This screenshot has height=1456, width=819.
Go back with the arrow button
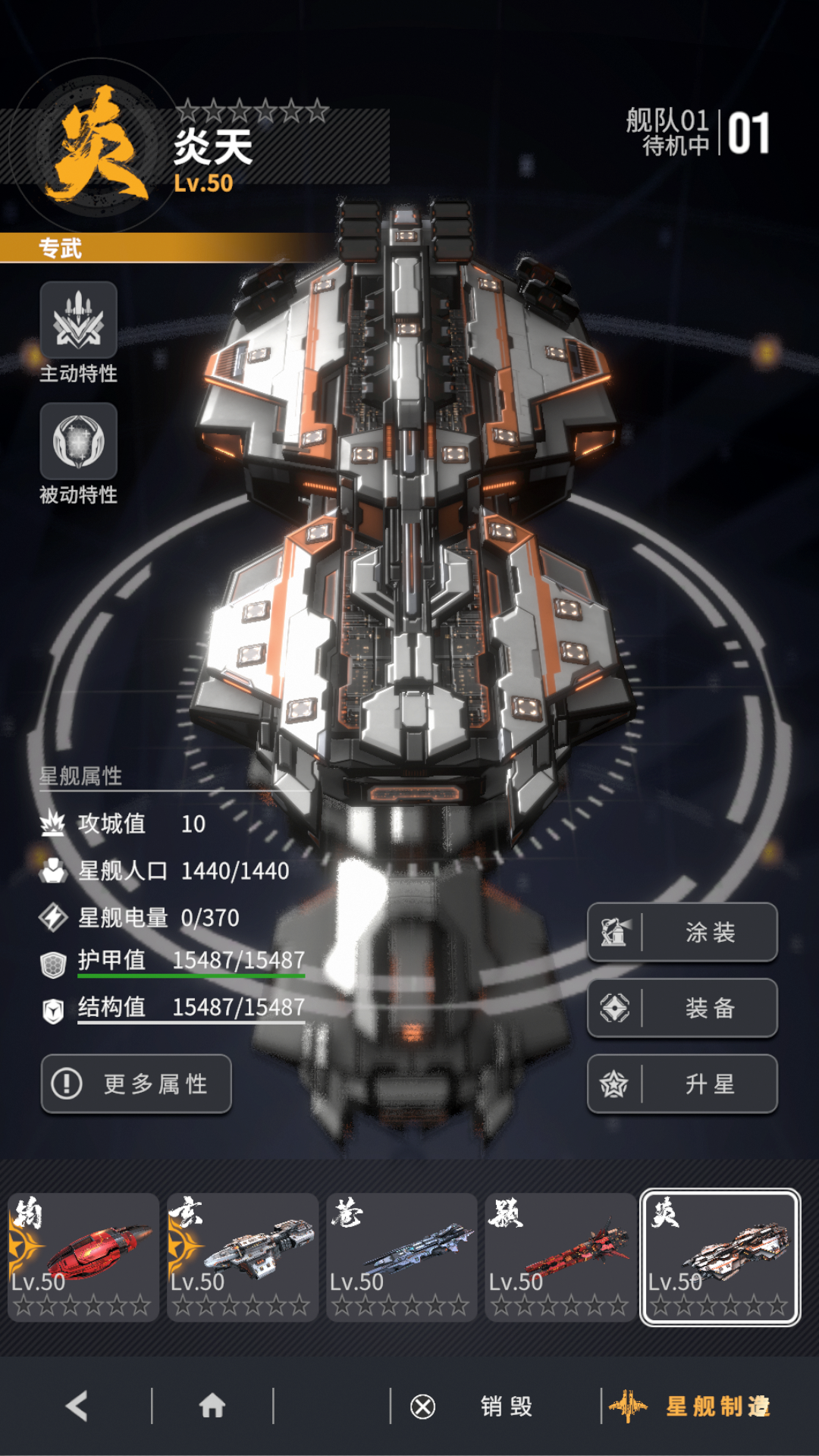point(77,1406)
